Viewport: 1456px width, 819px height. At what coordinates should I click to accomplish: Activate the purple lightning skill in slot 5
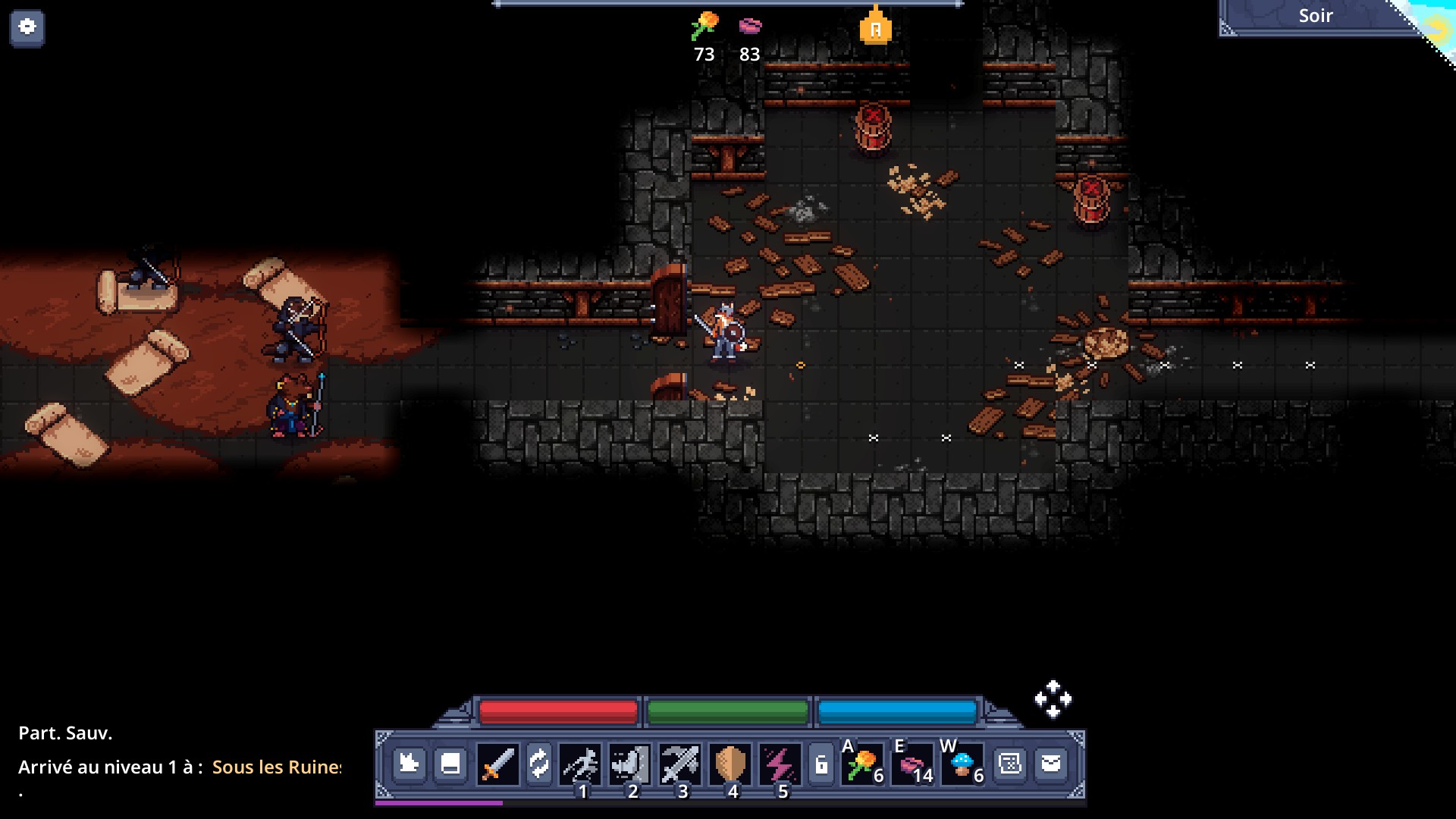[779, 764]
